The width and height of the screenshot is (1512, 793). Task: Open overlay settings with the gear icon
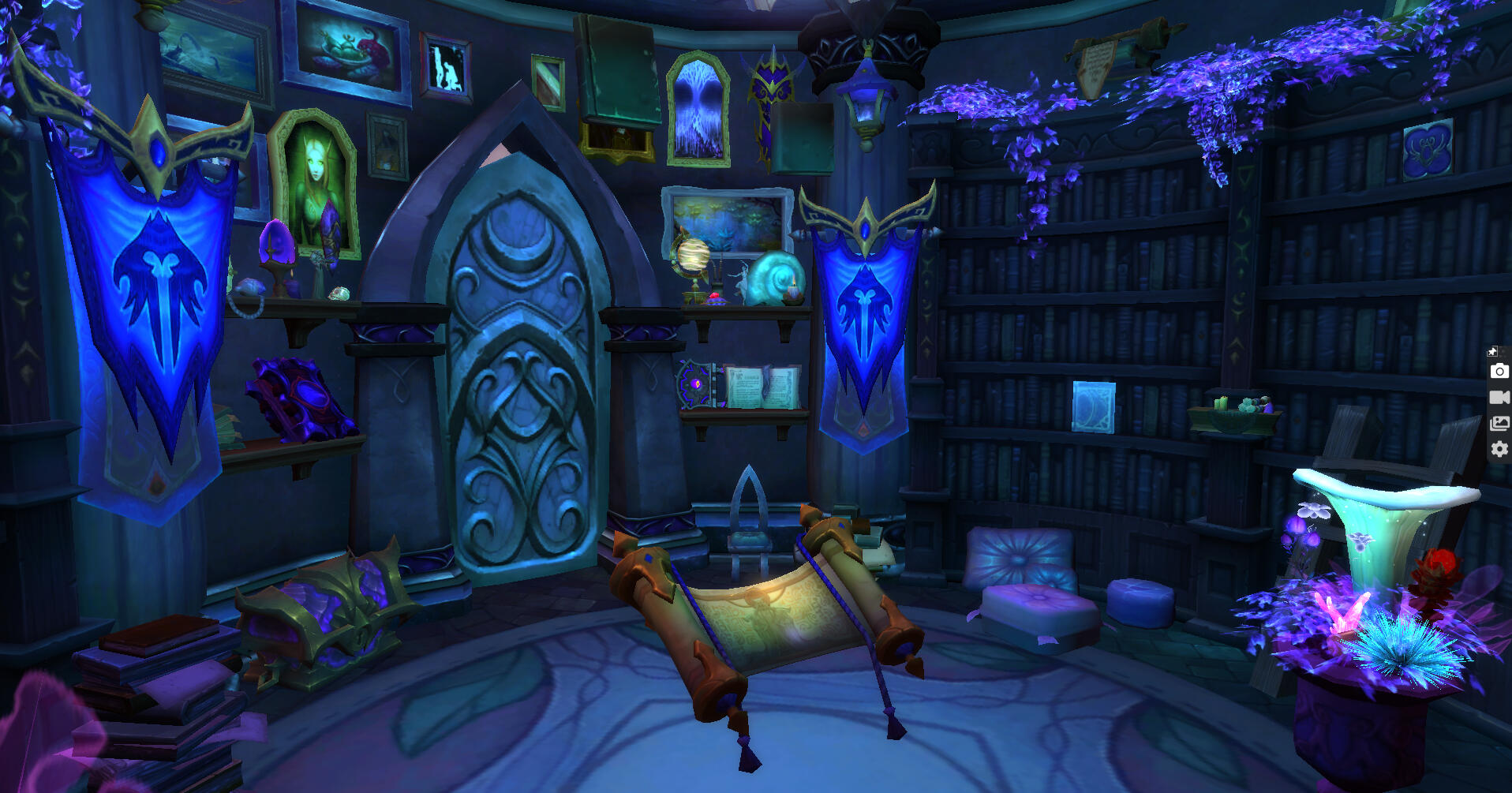tap(1499, 449)
